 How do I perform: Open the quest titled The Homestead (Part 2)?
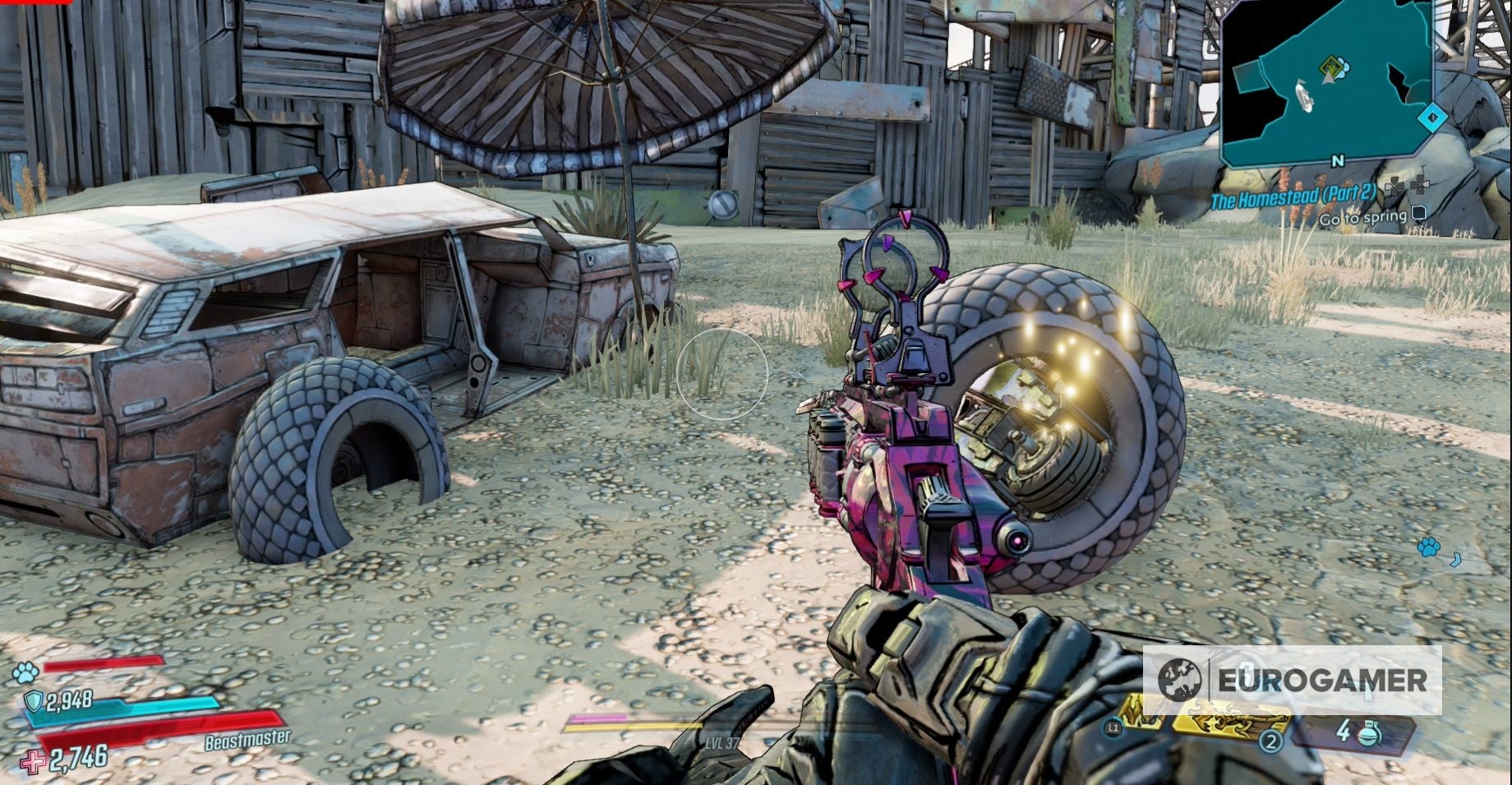[1294, 196]
